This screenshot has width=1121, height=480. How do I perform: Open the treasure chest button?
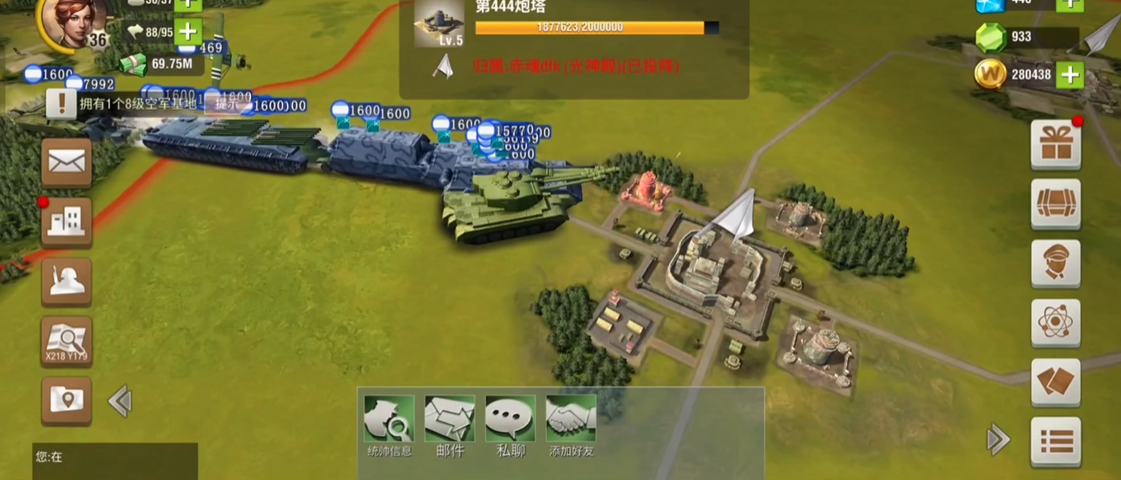pos(1055,204)
